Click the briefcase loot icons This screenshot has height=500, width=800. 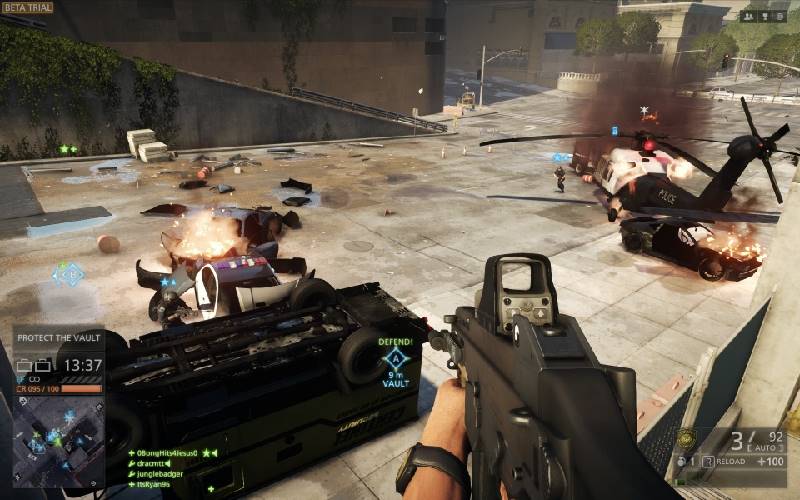click(x=36, y=366)
